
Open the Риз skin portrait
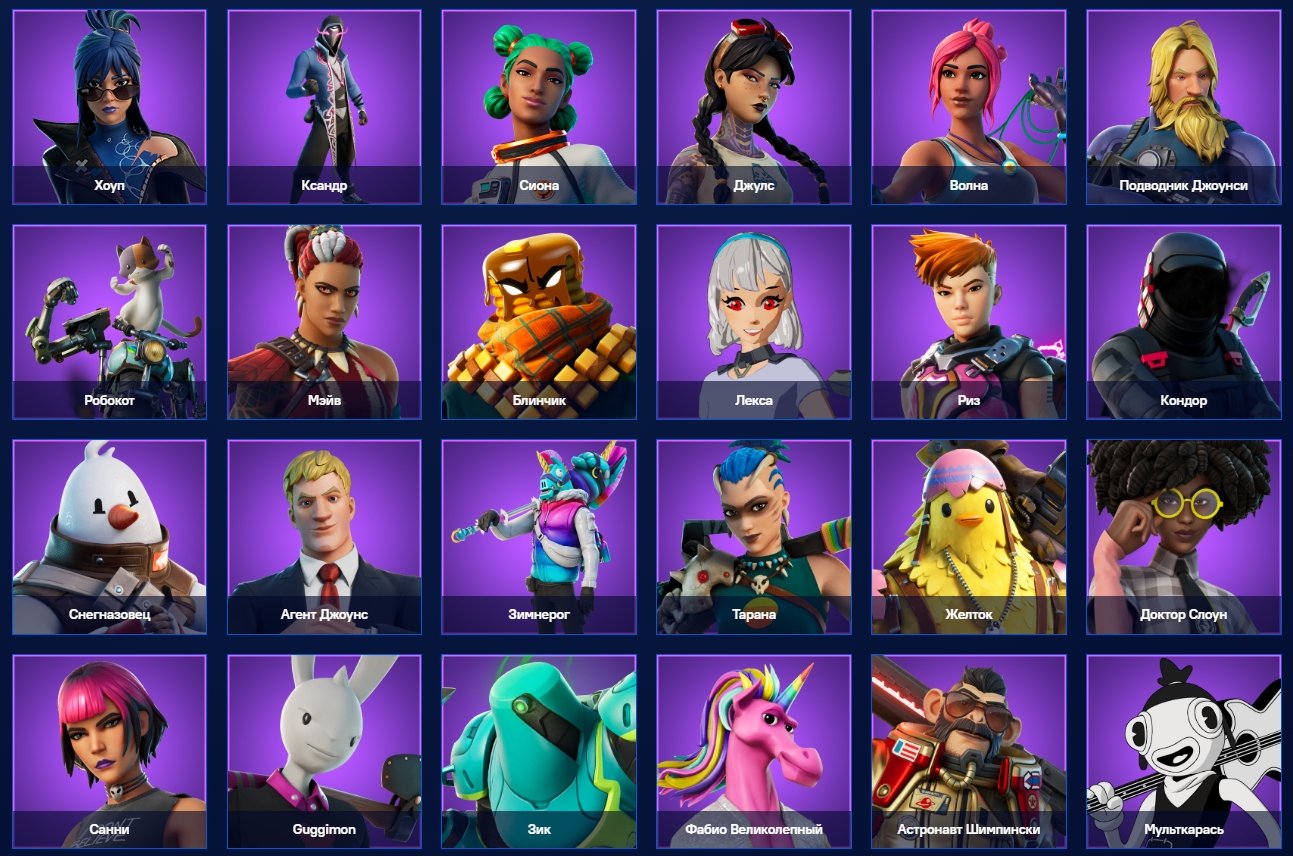pyautogui.click(x=969, y=318)
